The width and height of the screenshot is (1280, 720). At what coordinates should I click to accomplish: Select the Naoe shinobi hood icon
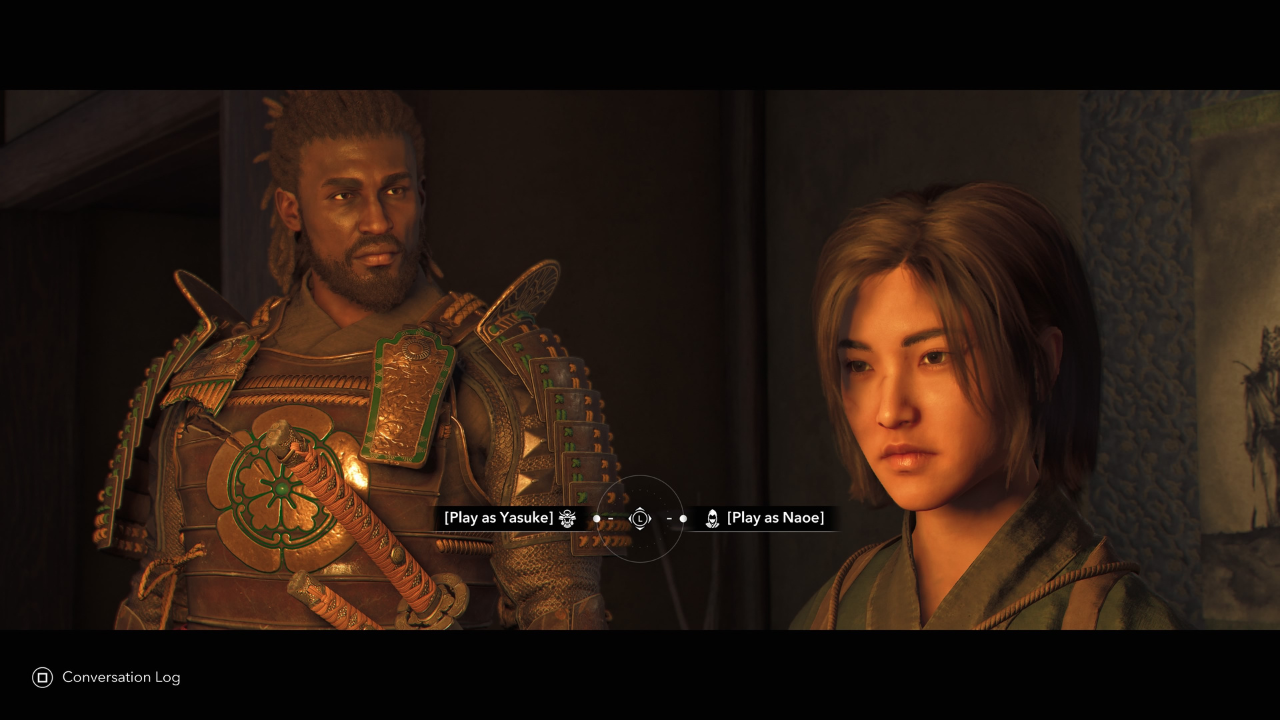712,518
